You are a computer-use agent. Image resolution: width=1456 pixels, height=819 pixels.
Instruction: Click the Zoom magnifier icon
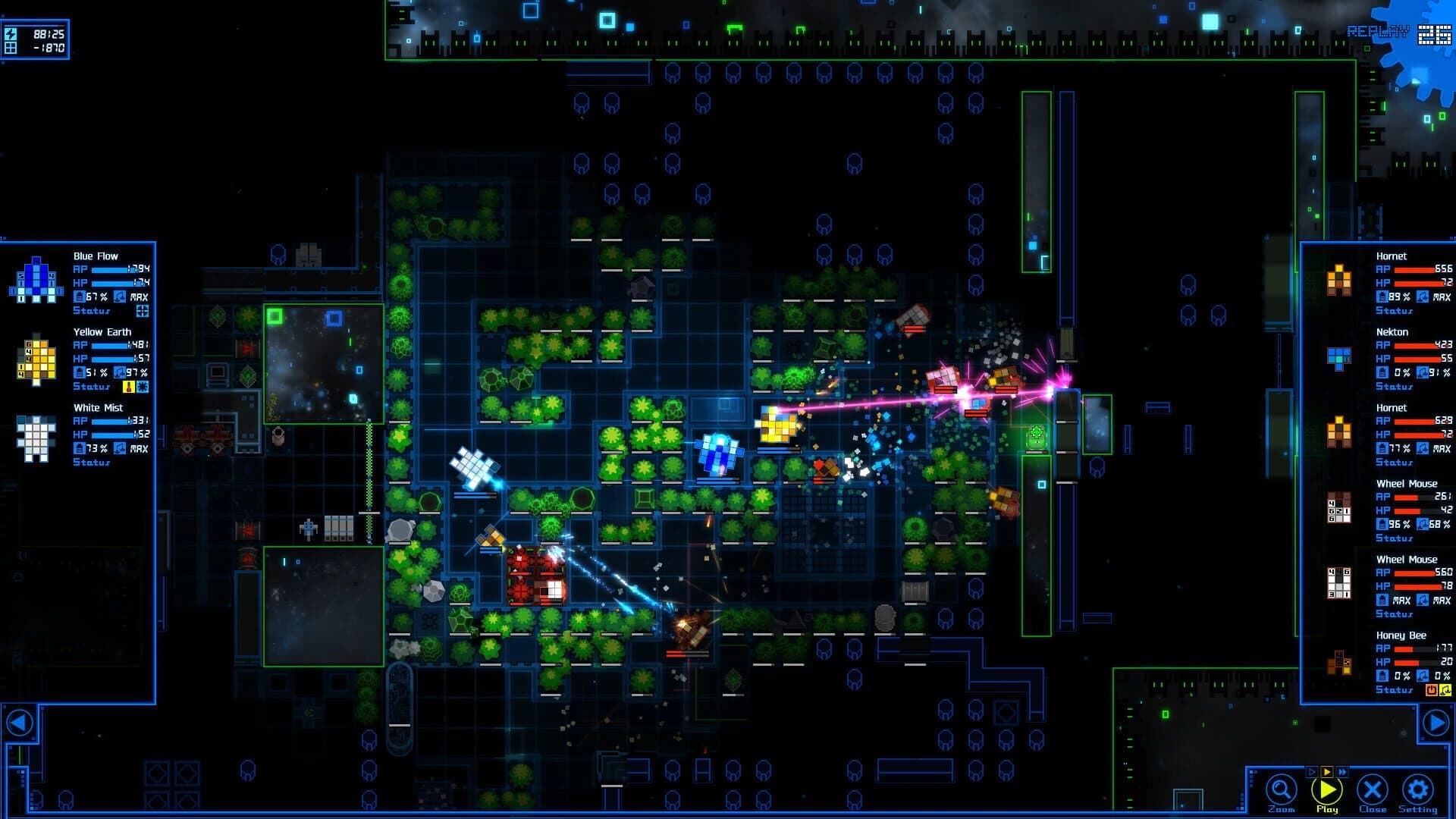tap(1280, 790)
